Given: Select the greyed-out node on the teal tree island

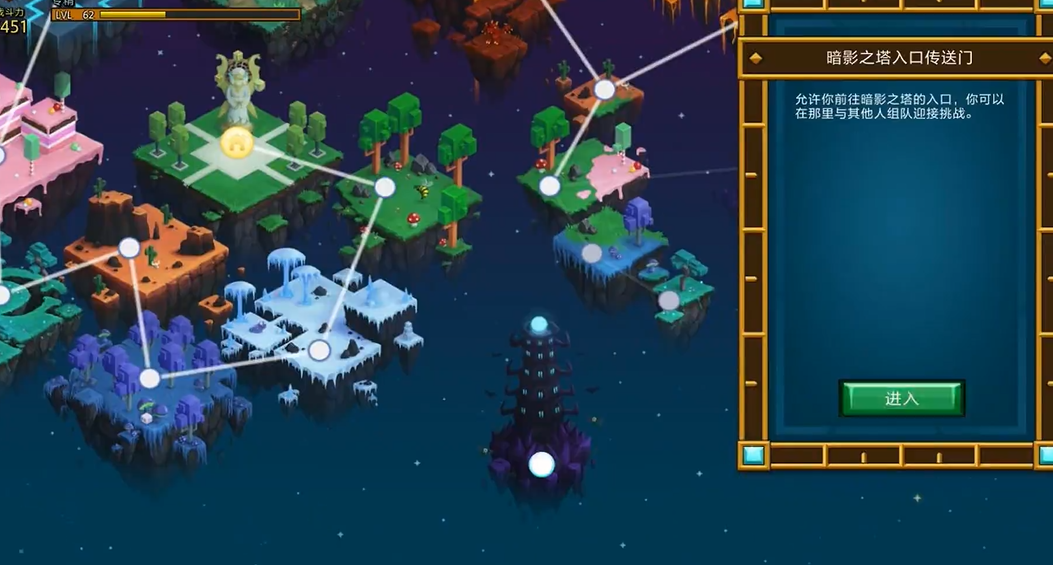Looking at the screenshot, I should pos(669,300).
